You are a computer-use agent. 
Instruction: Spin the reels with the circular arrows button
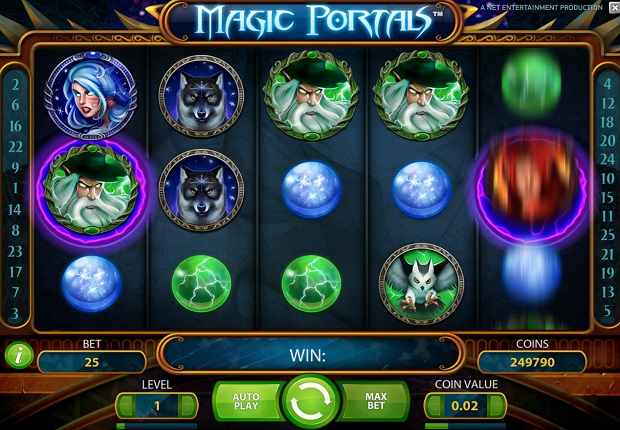pos(309,402)
